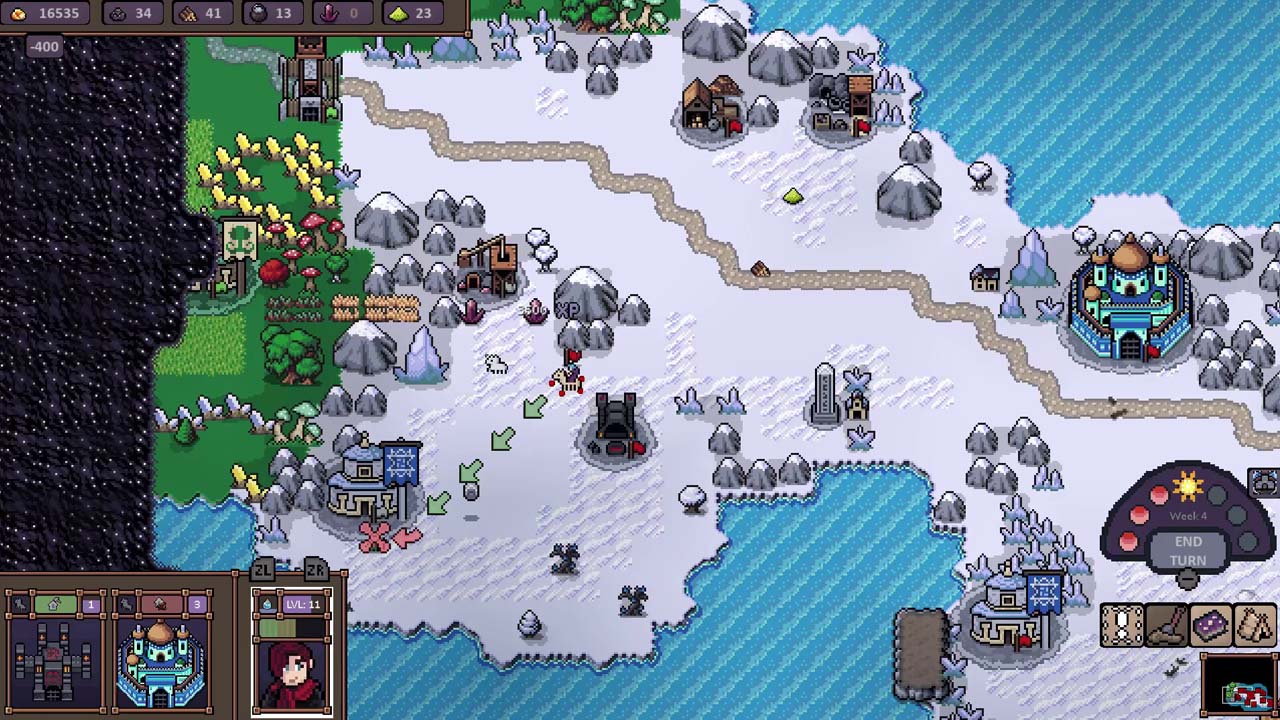Select the ZL tab above the left panels
Viewport: 1280px width, 720px height.
pyautogui.click(x=262, y=570)
